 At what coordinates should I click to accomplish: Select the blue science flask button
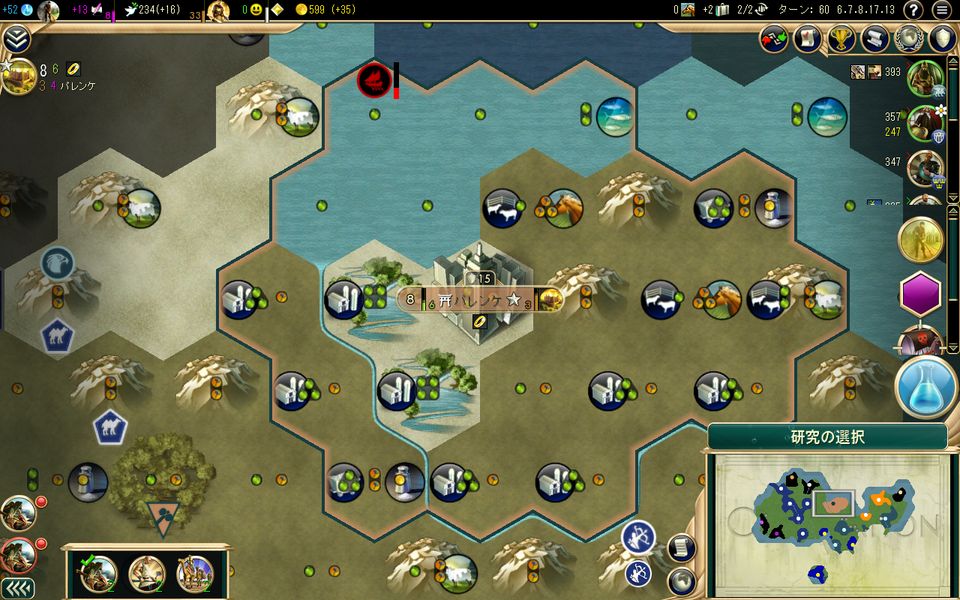click(x=925, y=387)
